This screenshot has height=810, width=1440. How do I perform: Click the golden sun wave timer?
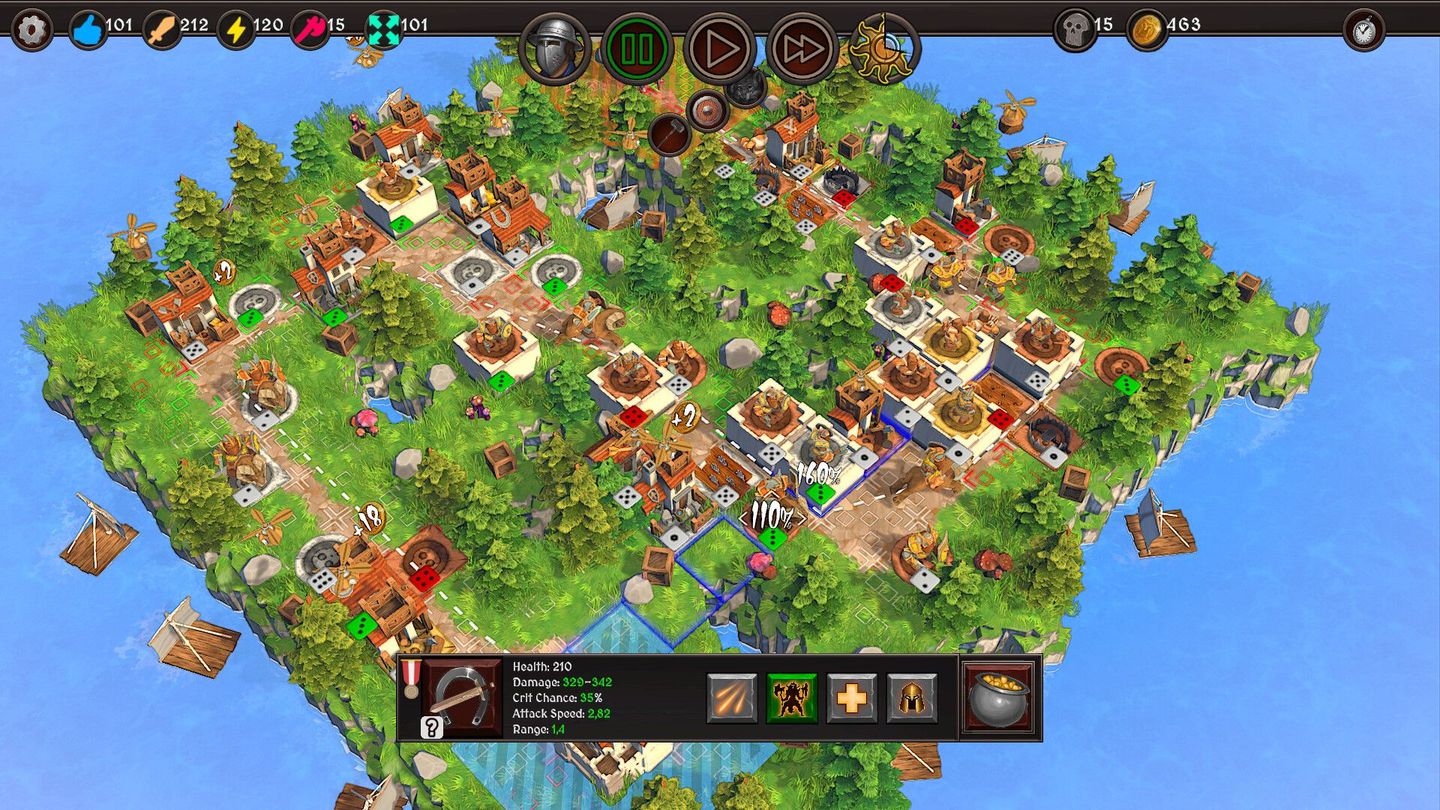[x=883, y=49]
